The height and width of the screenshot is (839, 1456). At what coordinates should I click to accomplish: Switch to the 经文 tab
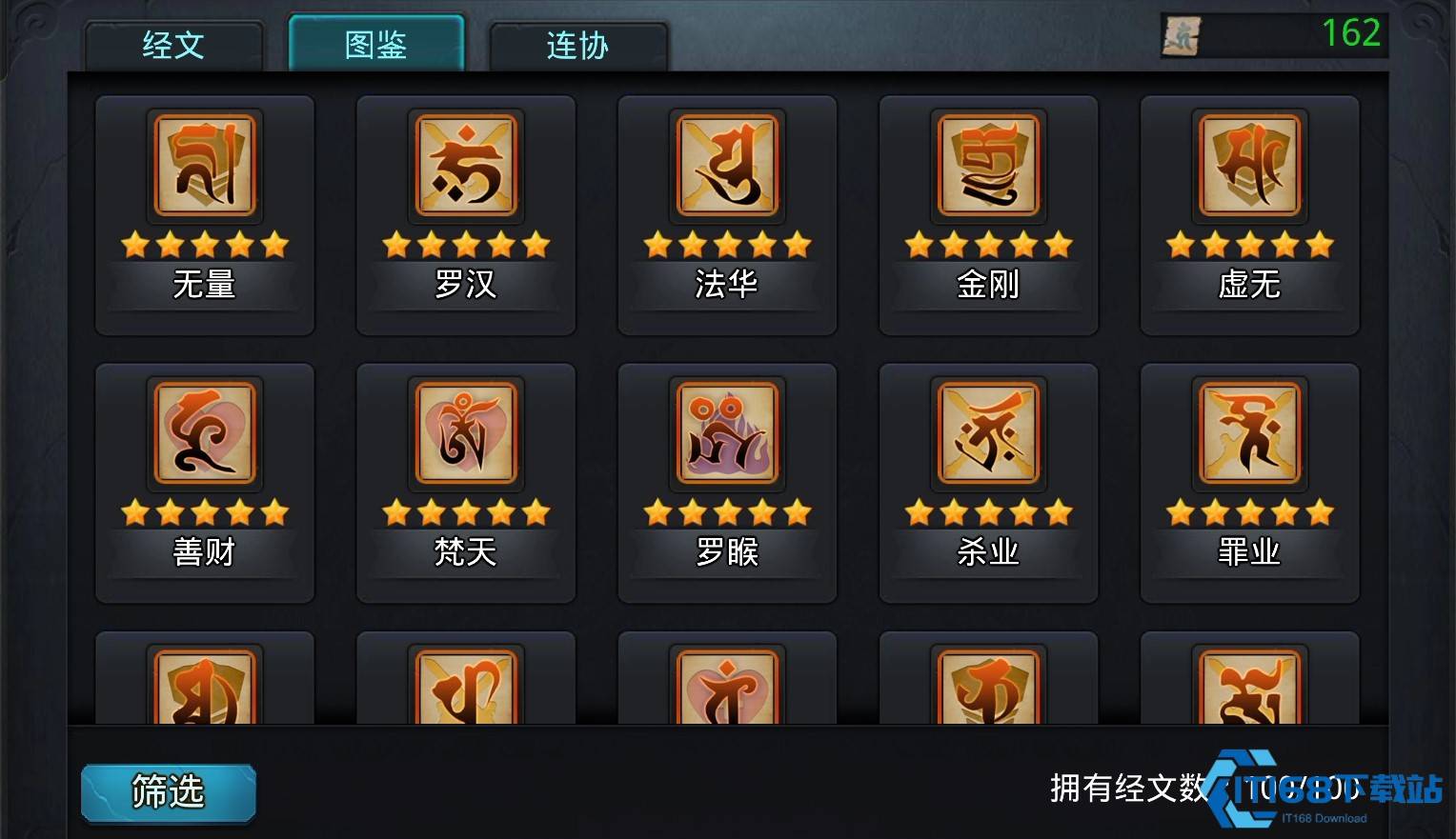point(172,46)
